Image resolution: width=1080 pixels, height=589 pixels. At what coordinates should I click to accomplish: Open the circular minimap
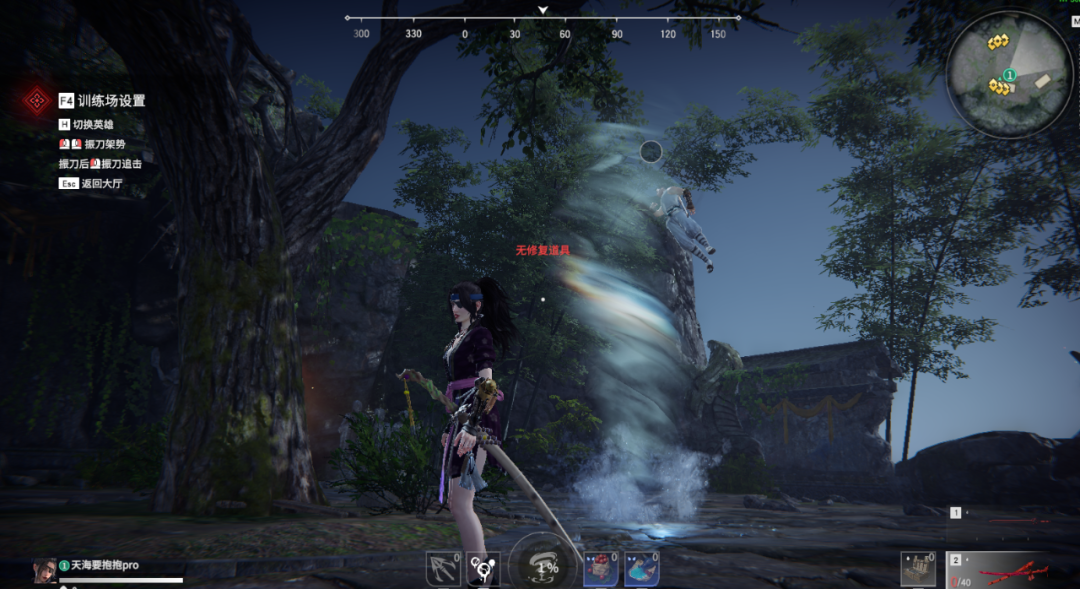point(1009,76)
